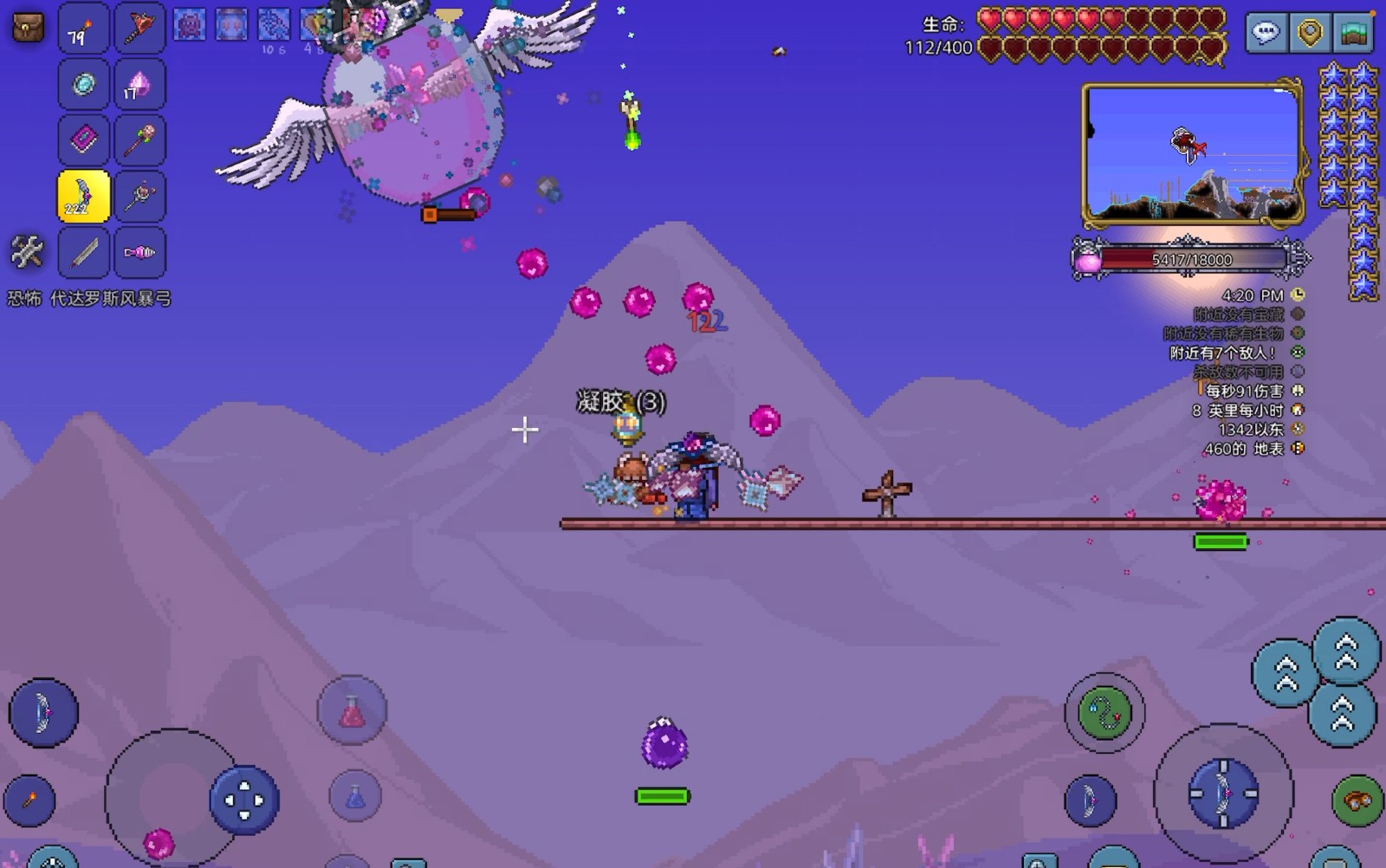
Task: Tap the binoculars zoom button
Action: pyautogui.click(x=1357, y=800)
